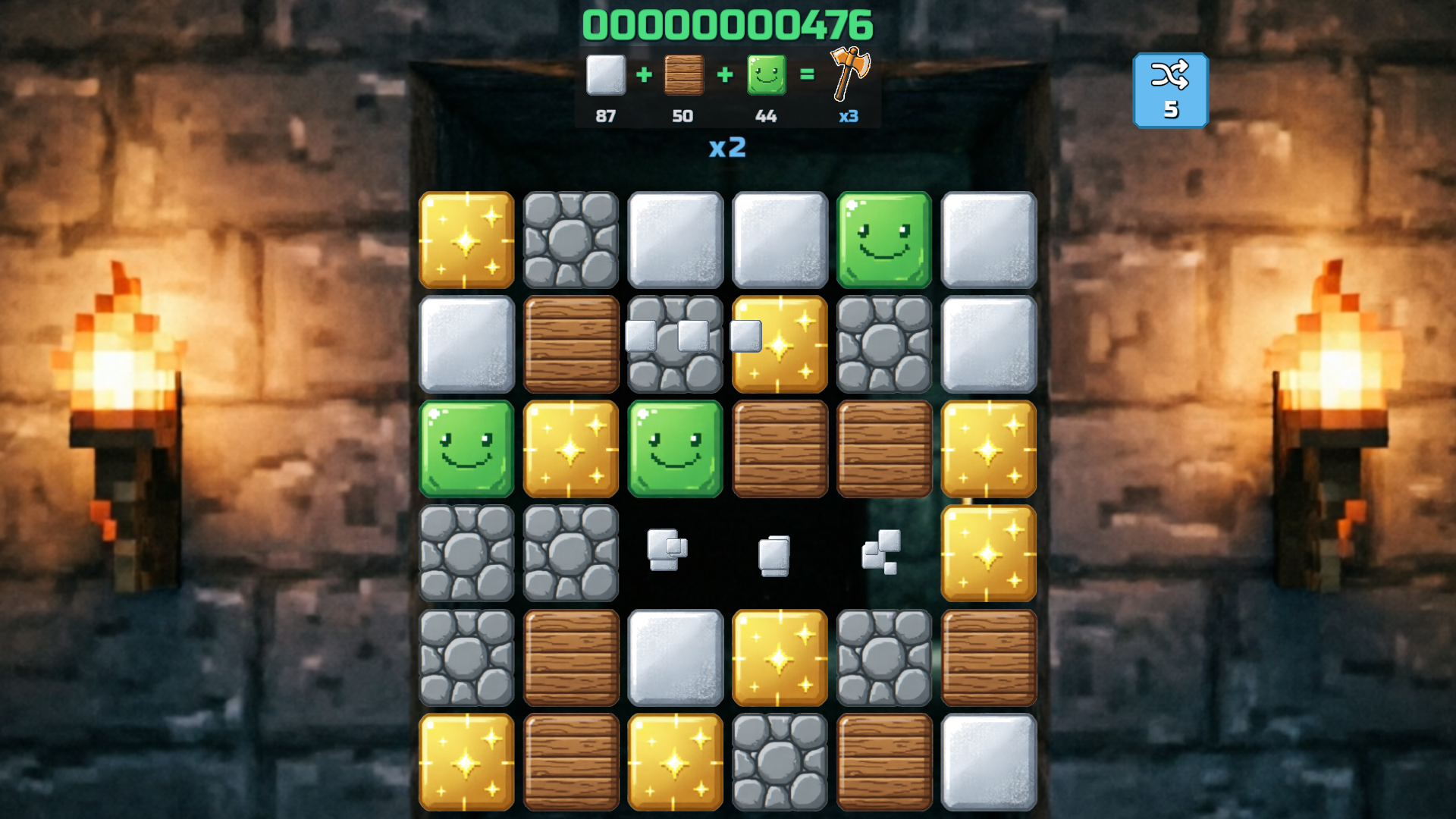The width and height of the screenshot is (1456, 819).
Task: Select the gold sparkling block in the top-left corner
Action: pyautogui.click(x=466, y=240)
